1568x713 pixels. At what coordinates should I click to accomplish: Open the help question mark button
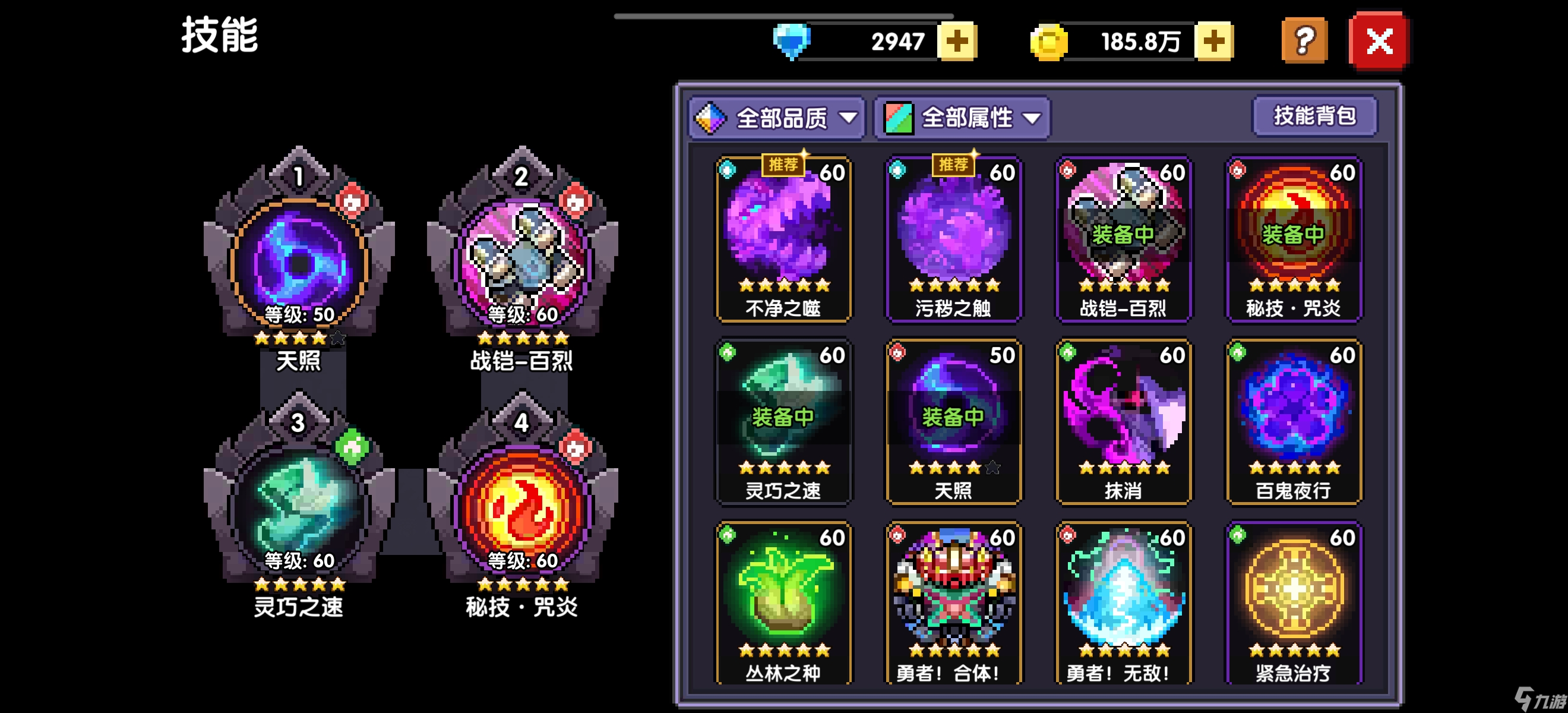[x=1304, y=41]
